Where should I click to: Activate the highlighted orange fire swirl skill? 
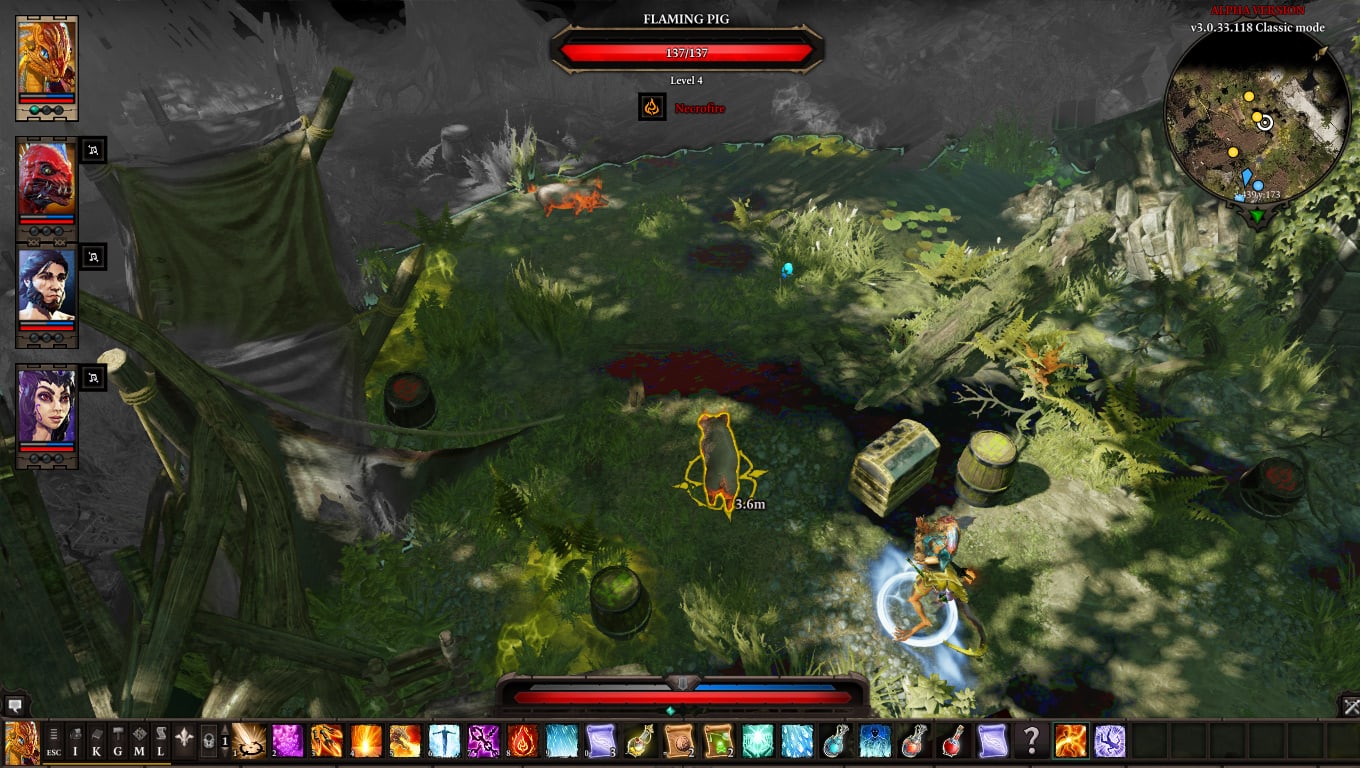point(1070,741)
